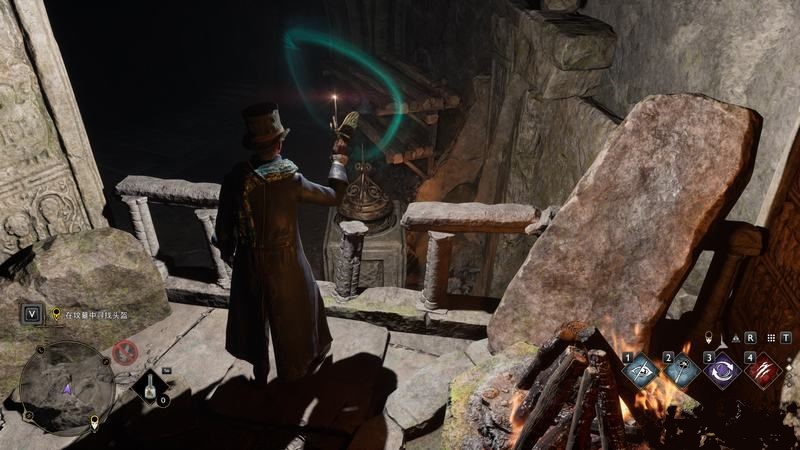This screenshot has height=450, width=800.
Task: Choose the red claw-slash spell slot
Action: (x=763, y=371)
